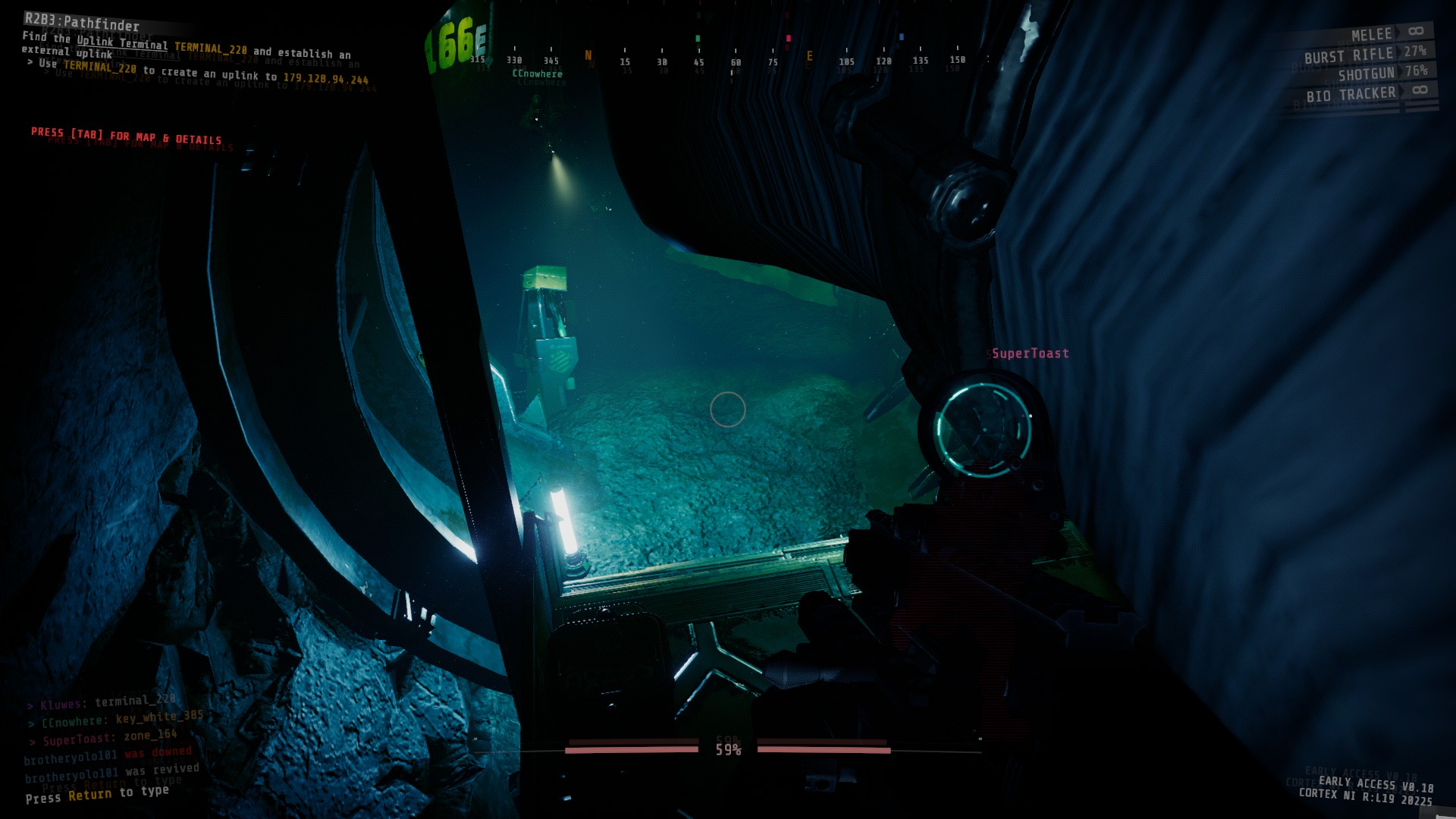Select the compass heading bar
The width and height of the screenshot is (1456, 819).
(717, 61)
